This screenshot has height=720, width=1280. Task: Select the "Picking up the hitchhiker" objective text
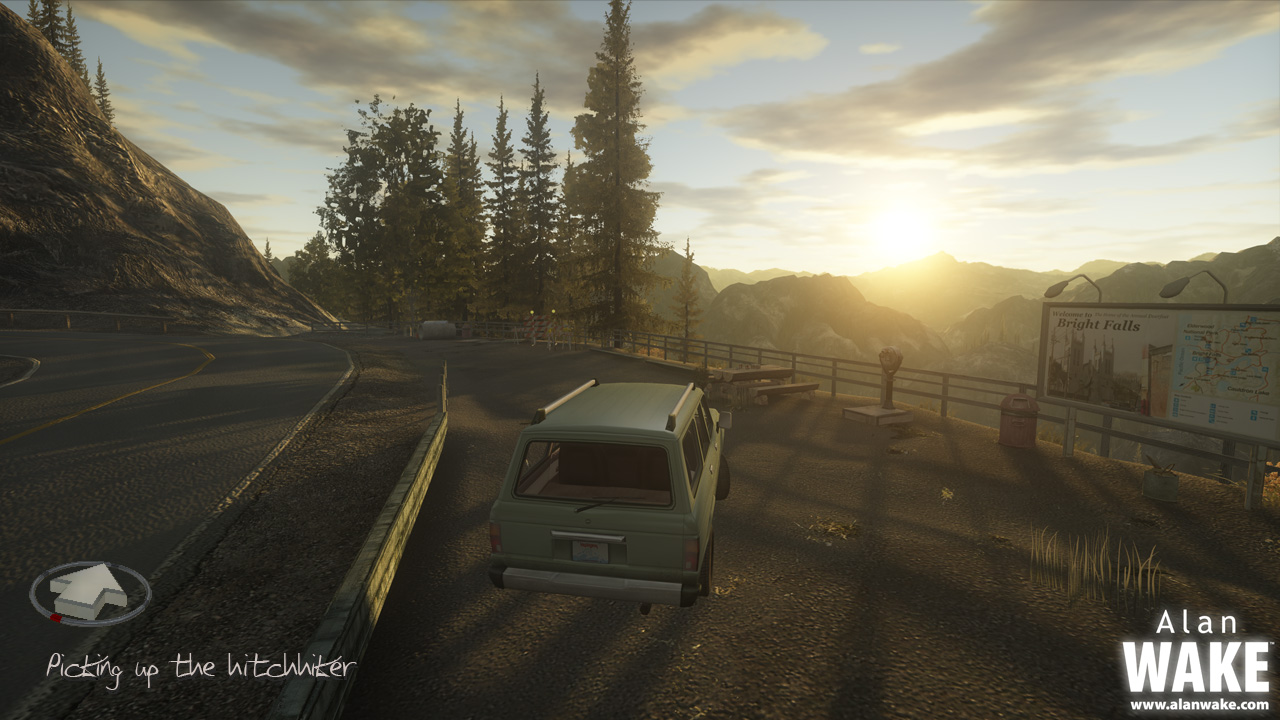(x=200, y=667)
